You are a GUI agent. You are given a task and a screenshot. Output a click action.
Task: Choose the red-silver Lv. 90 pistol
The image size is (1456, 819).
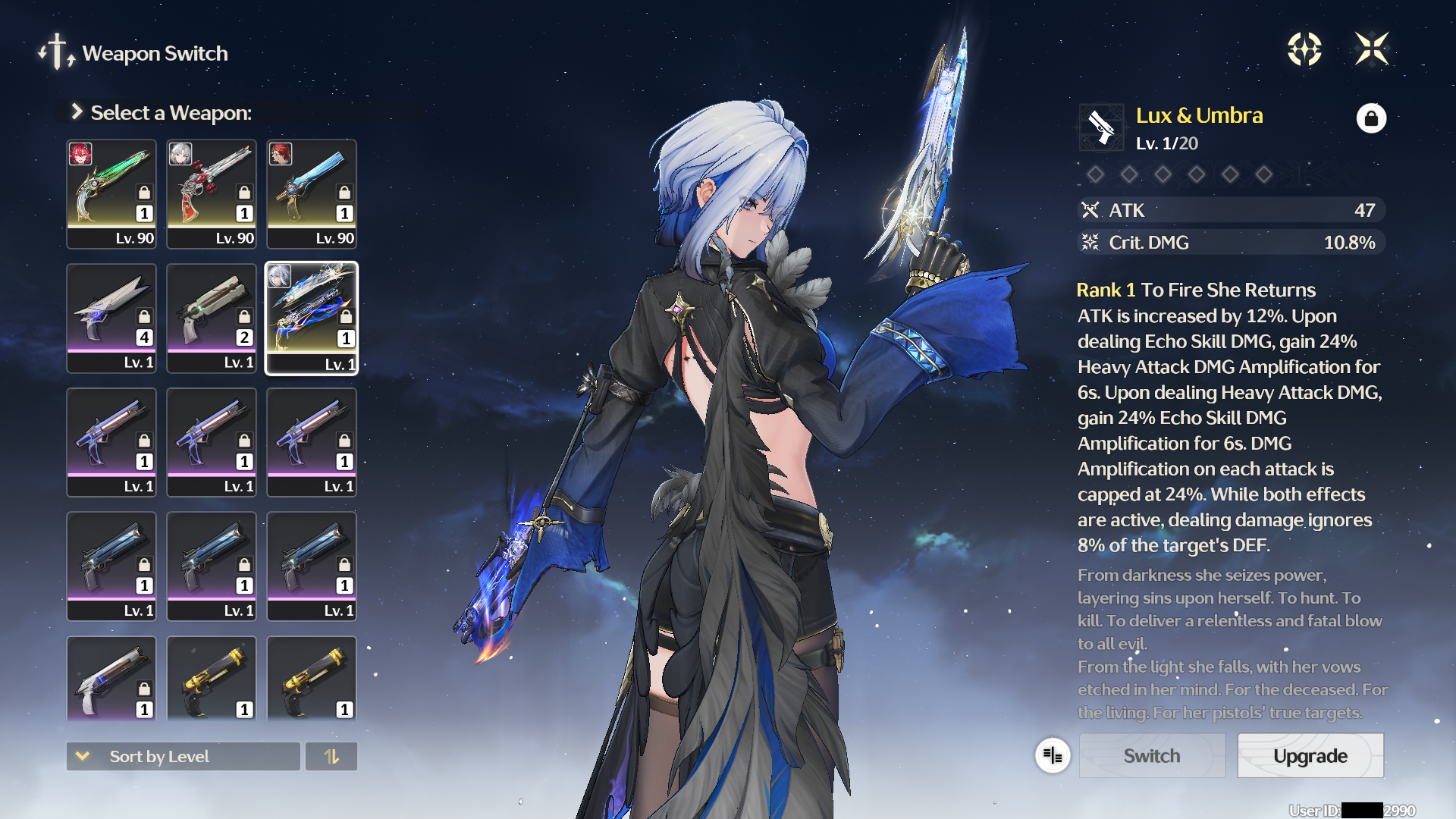coord(212,193)
